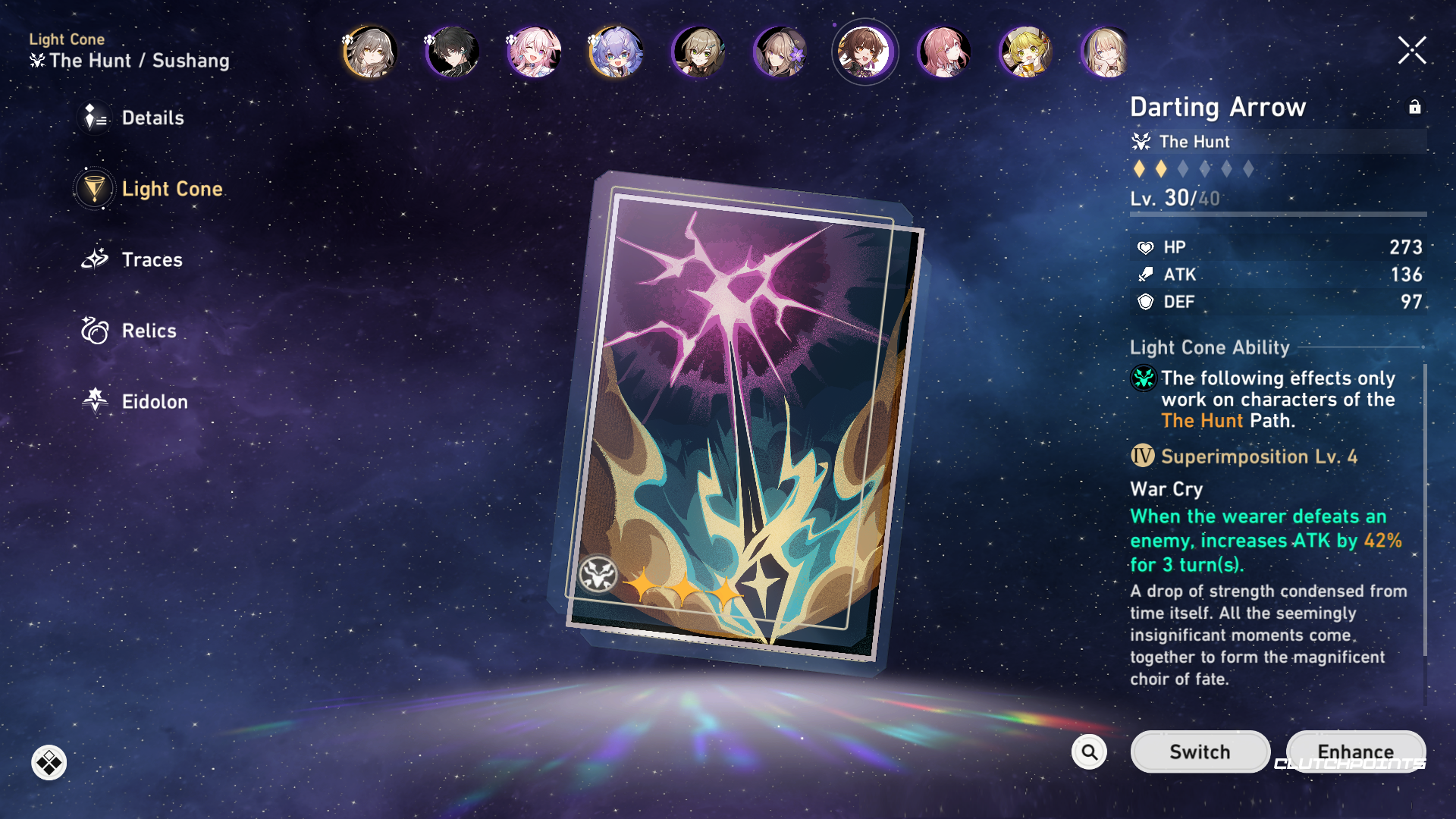Select the Light Cone tab

tap(171, 189)
